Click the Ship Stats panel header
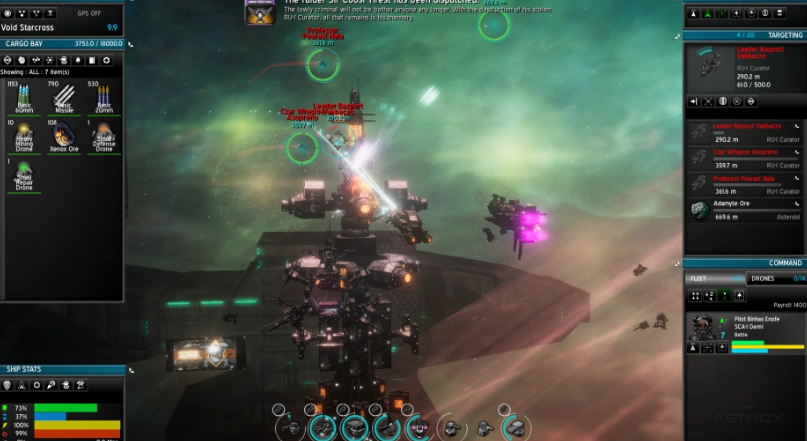 tap(62, 370)
